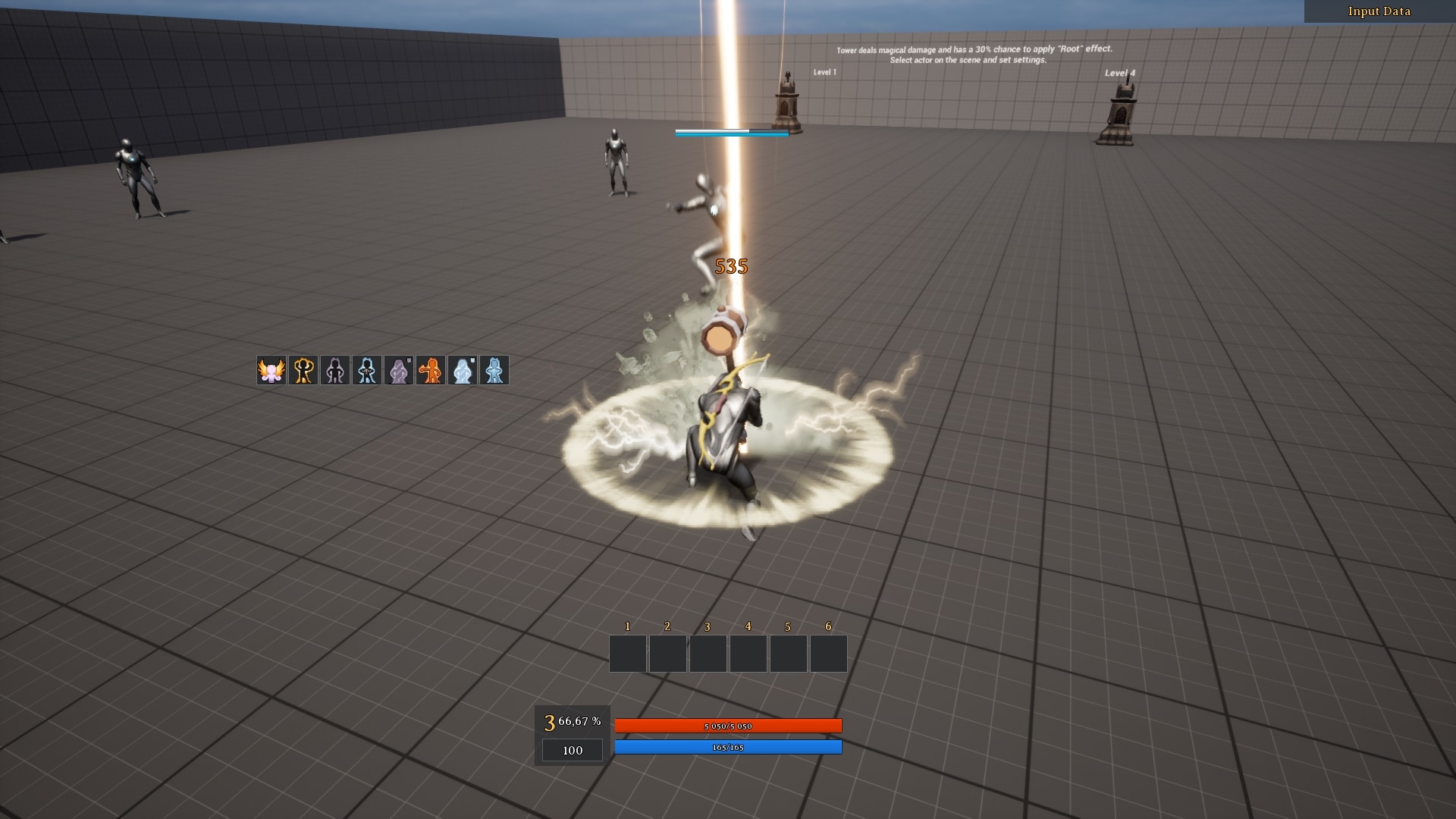Click the orange fiery figure buff icon
1456x819 pixels.
[431, 370]
